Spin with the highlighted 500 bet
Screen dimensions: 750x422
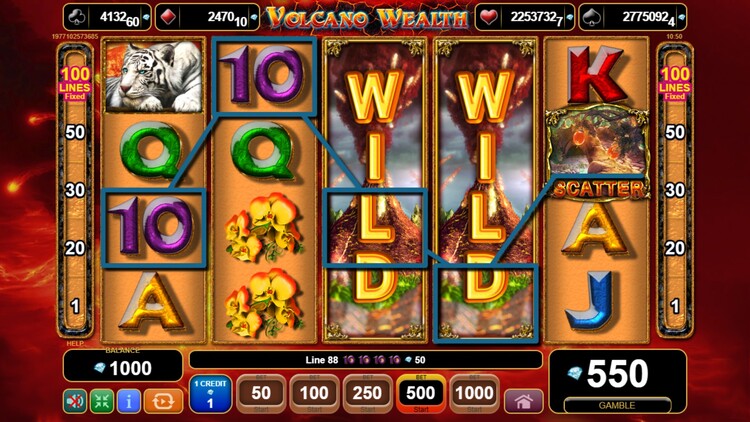pos(421,394)
